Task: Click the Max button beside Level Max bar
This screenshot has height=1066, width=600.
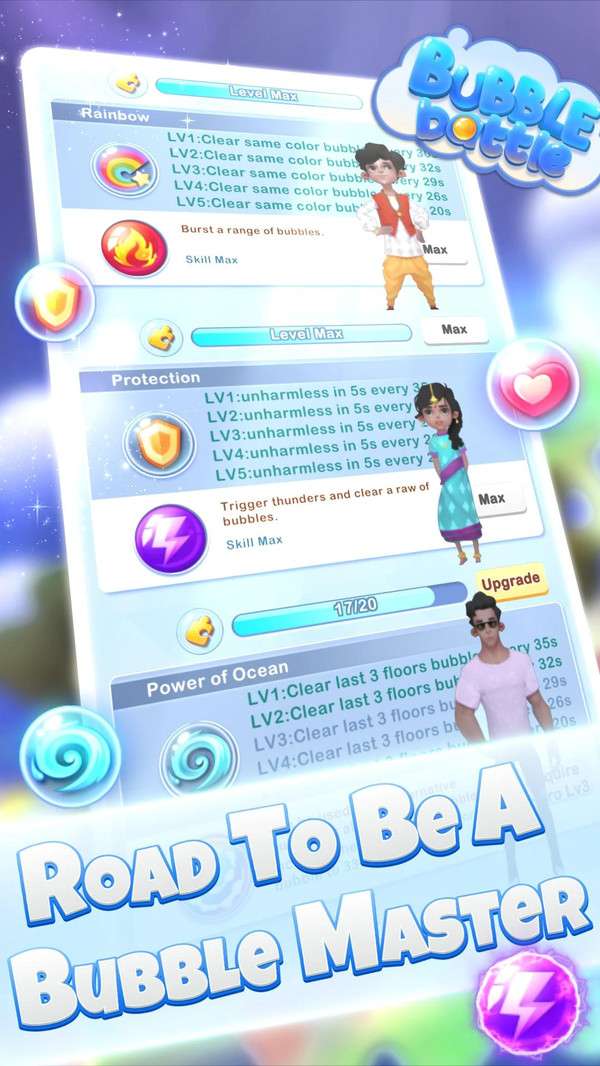Action: click(454, 330)
